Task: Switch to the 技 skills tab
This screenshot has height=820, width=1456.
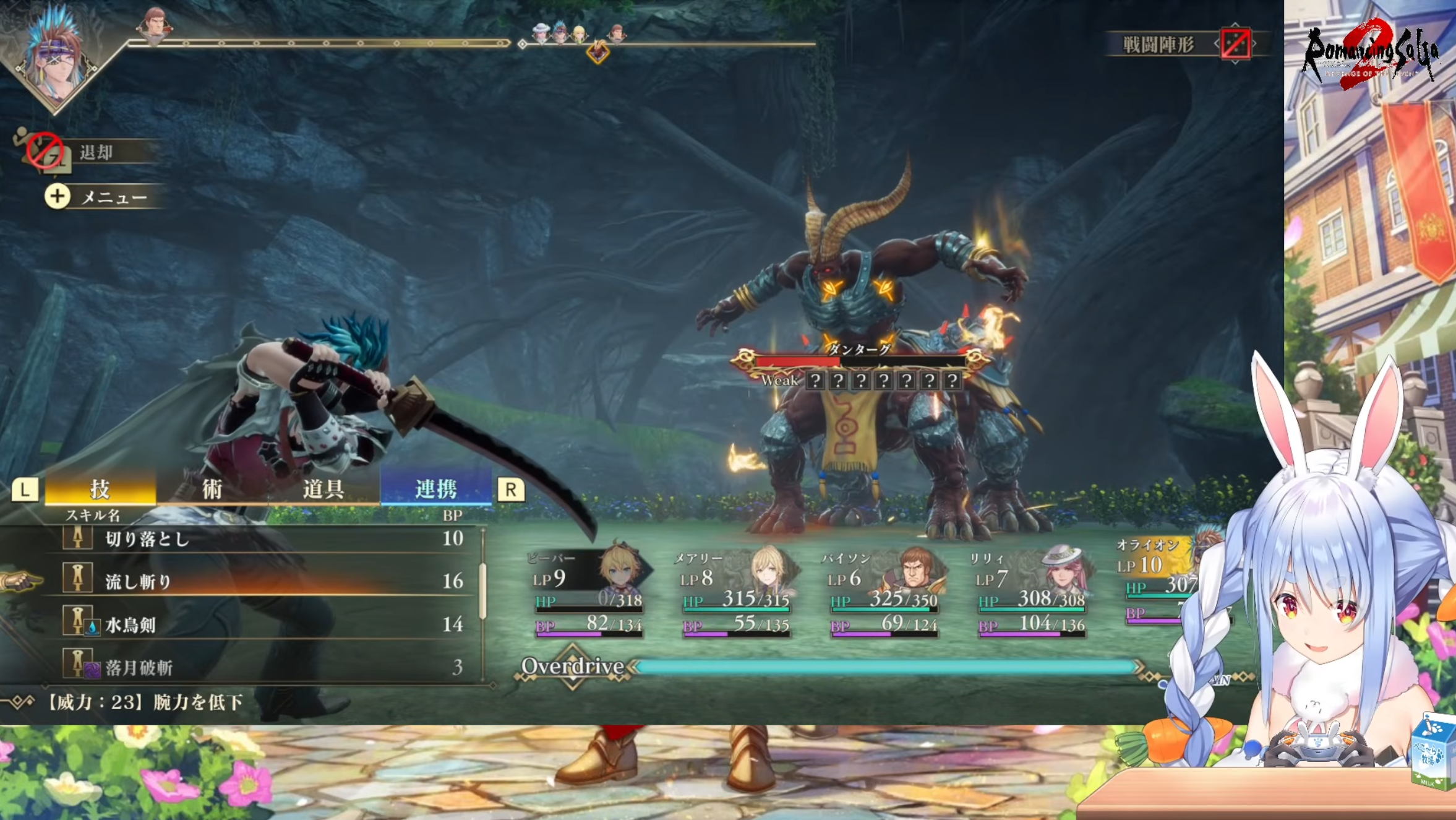Action: point(100,490)
